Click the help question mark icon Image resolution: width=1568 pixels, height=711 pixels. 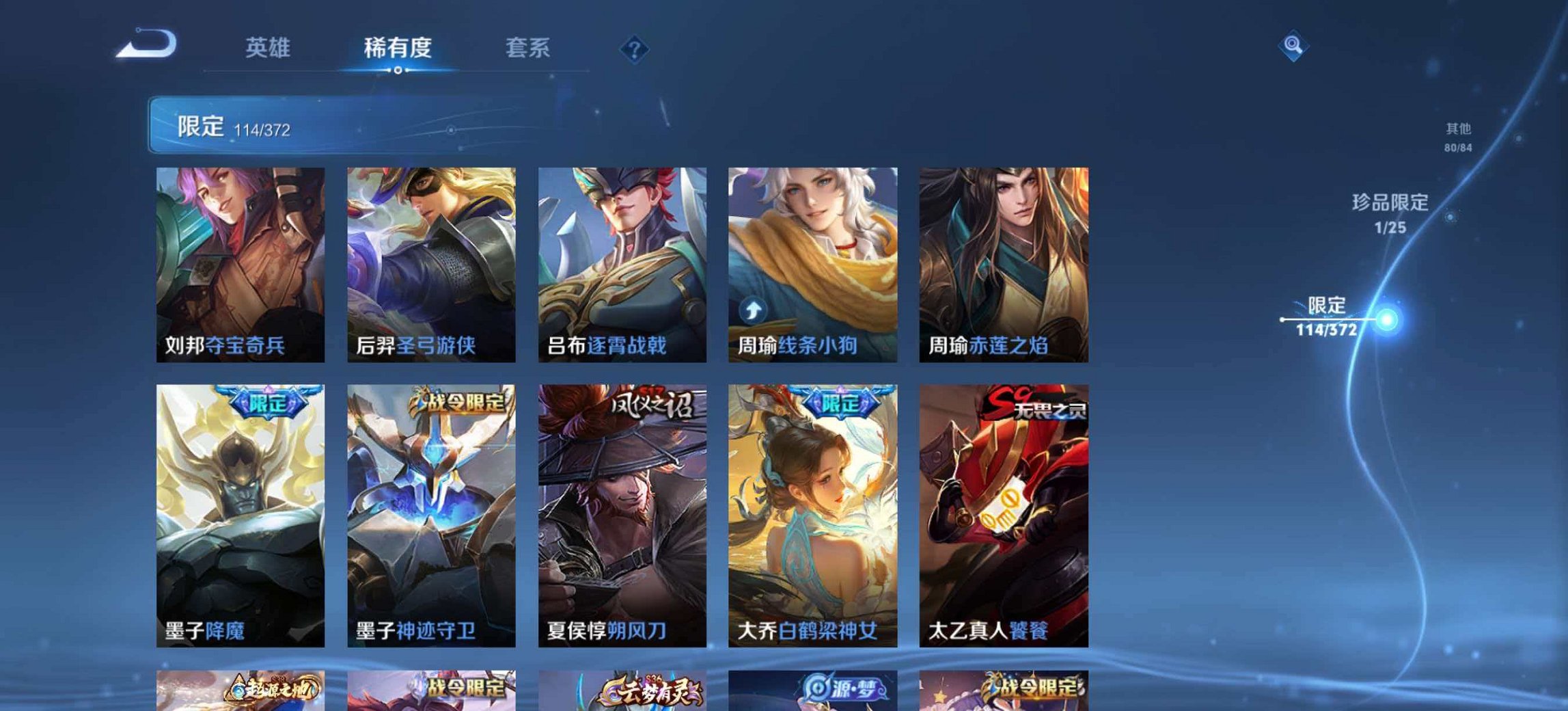coord(635,48)
